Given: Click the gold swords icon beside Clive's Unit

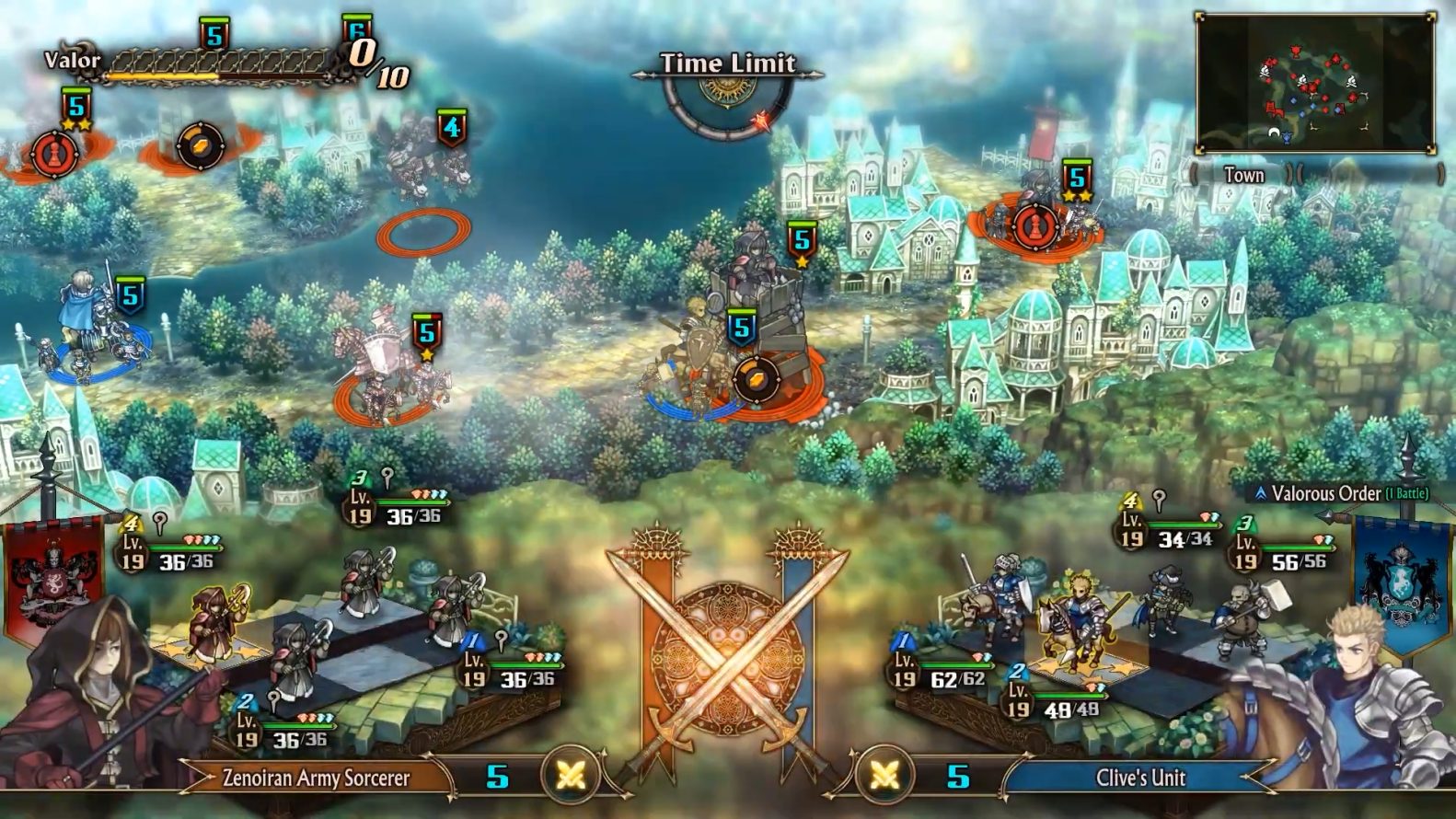Looking at the screenshot, I should [x=884, y=776].
